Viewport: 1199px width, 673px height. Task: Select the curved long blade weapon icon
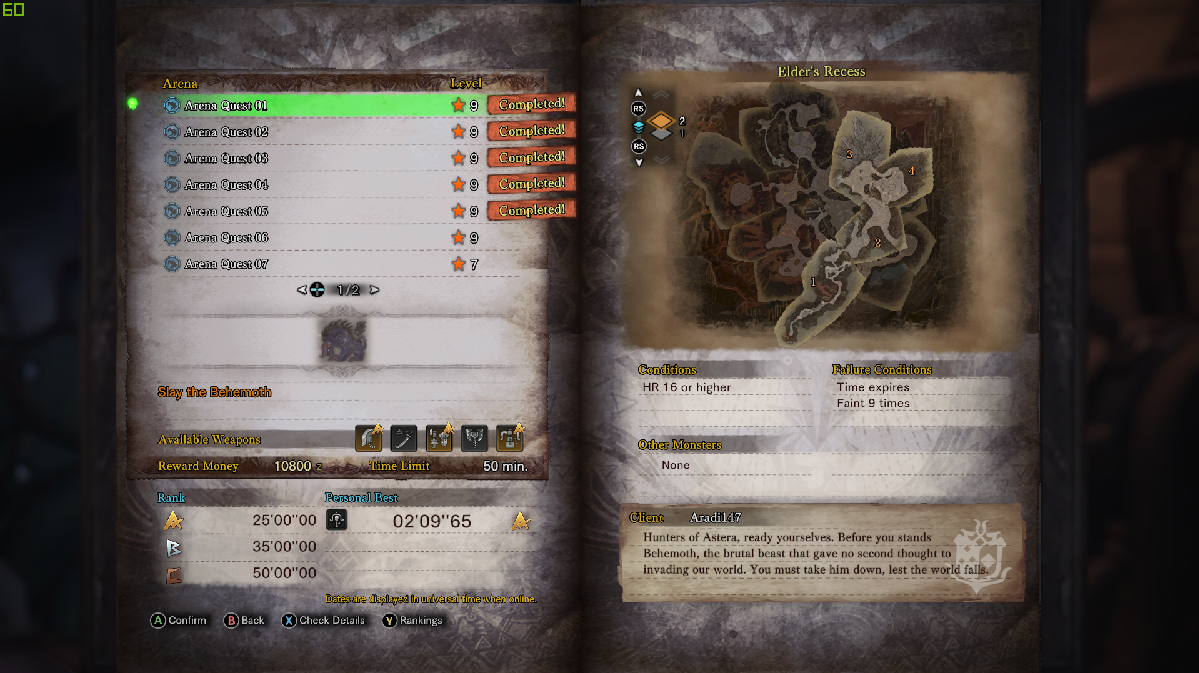(404, 438)
